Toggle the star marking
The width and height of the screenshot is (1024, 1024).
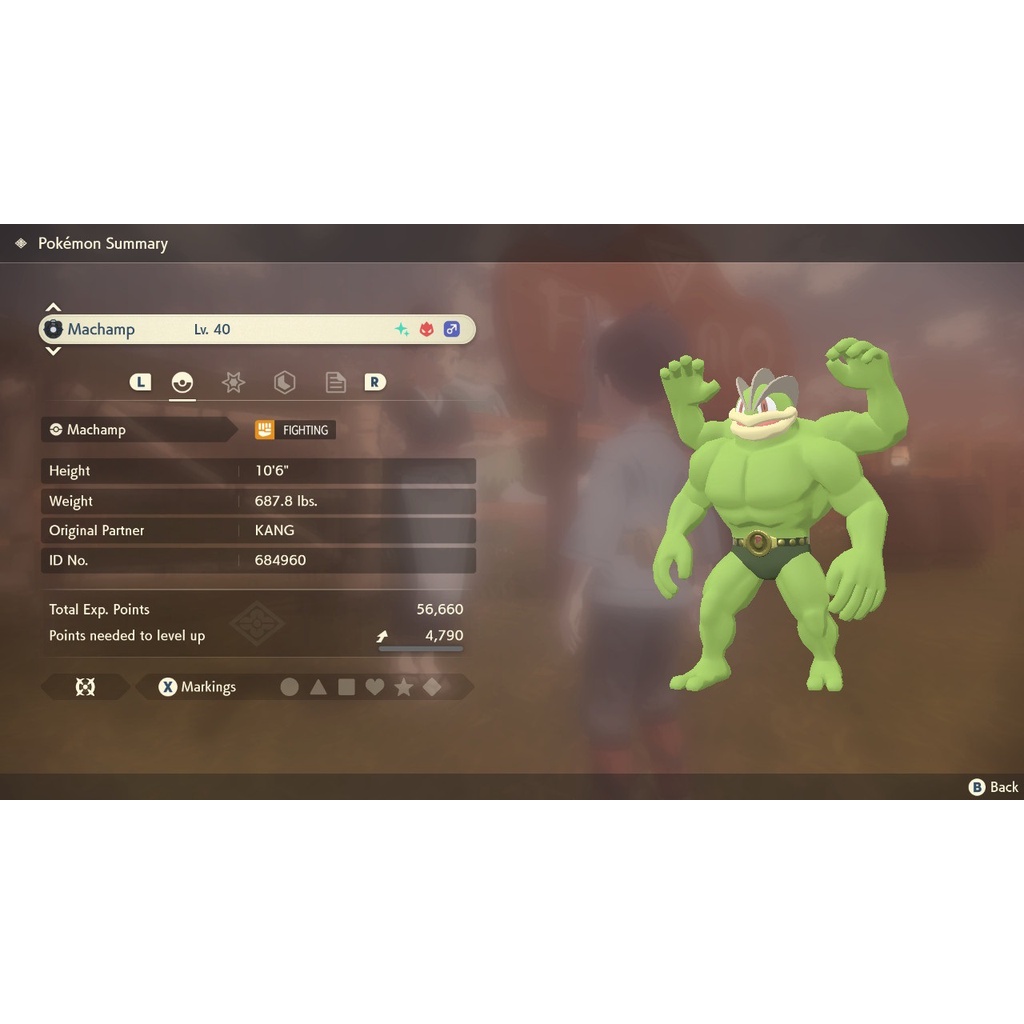coord(403,687)
